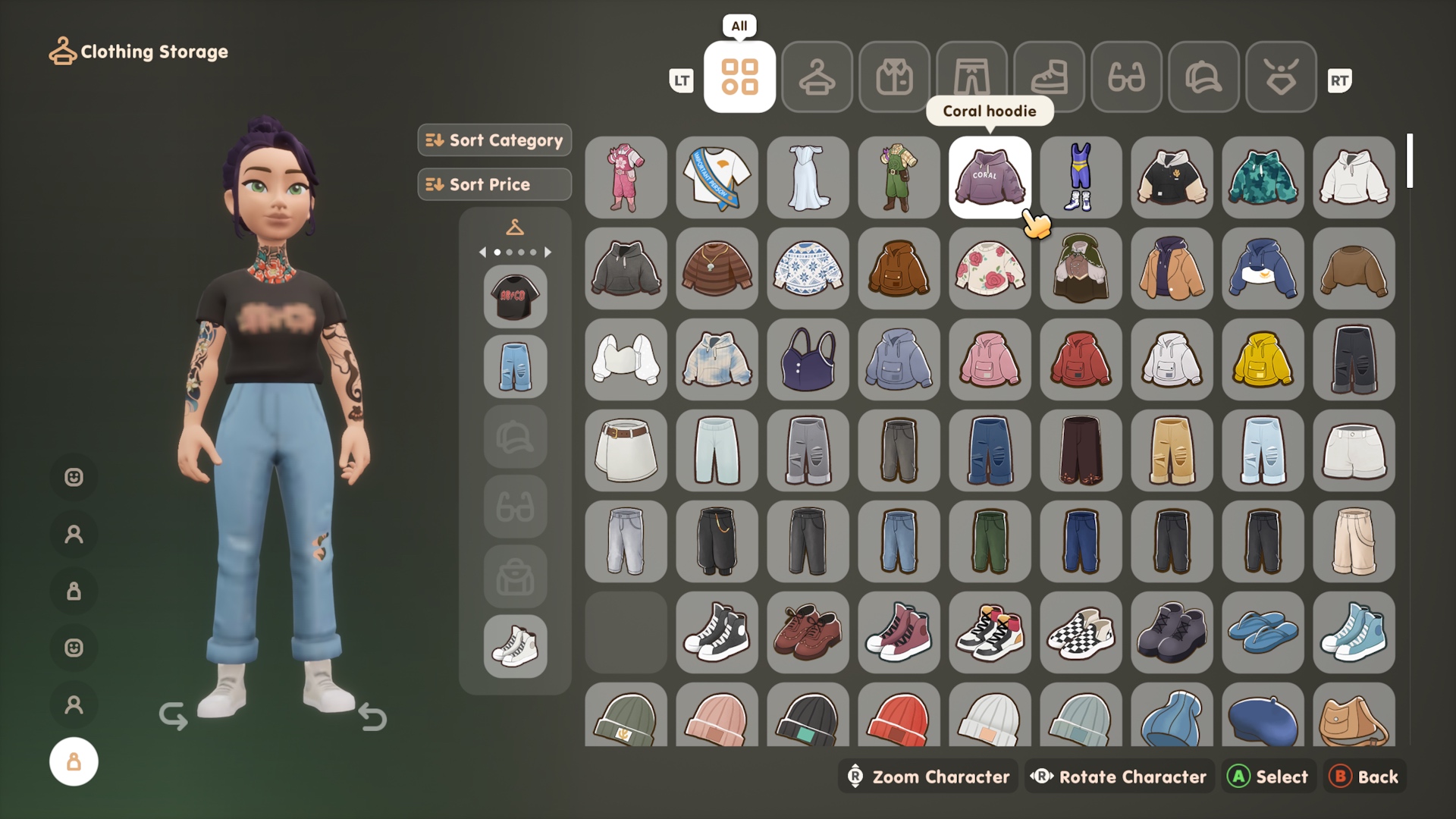Select the red hoodie
The image size is (1456, 819).
[1081, 359]
